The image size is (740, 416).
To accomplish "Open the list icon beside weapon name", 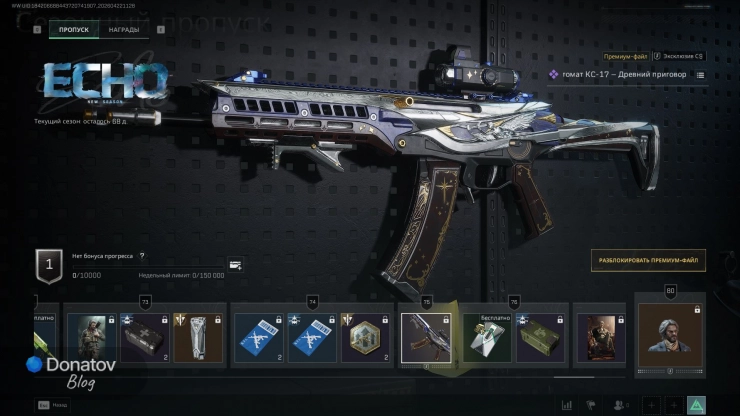I will pos(700,75).
